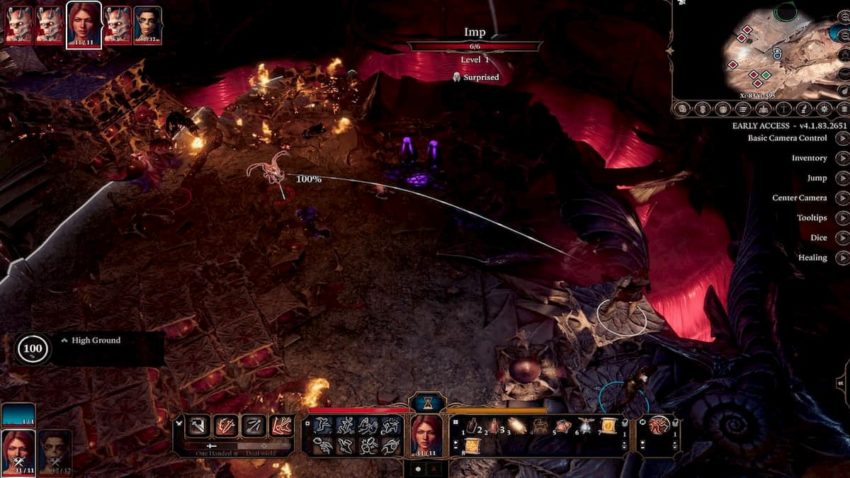Select the party portrait in bottom-left corner
Viewport: 850px width, 478px height.
pos(19,448)
